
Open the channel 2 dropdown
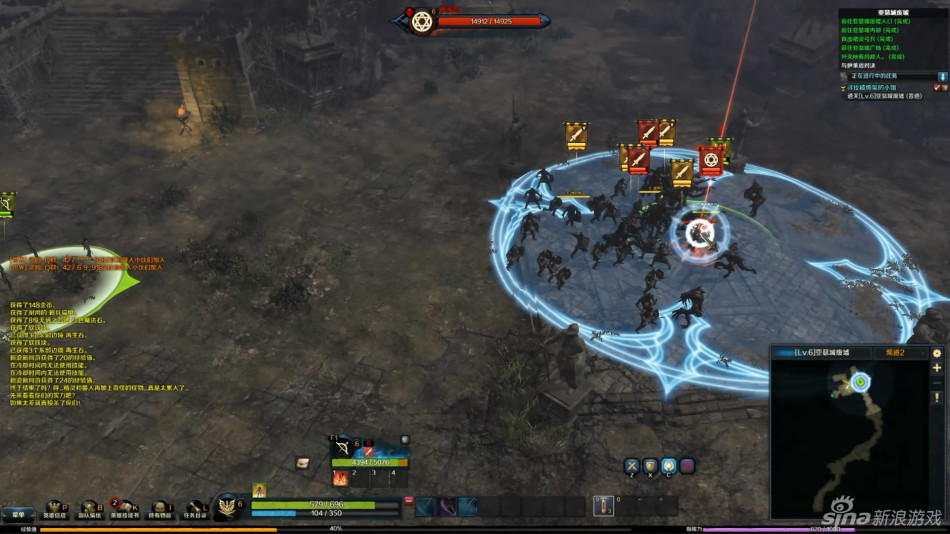click(x=900, y=353)
